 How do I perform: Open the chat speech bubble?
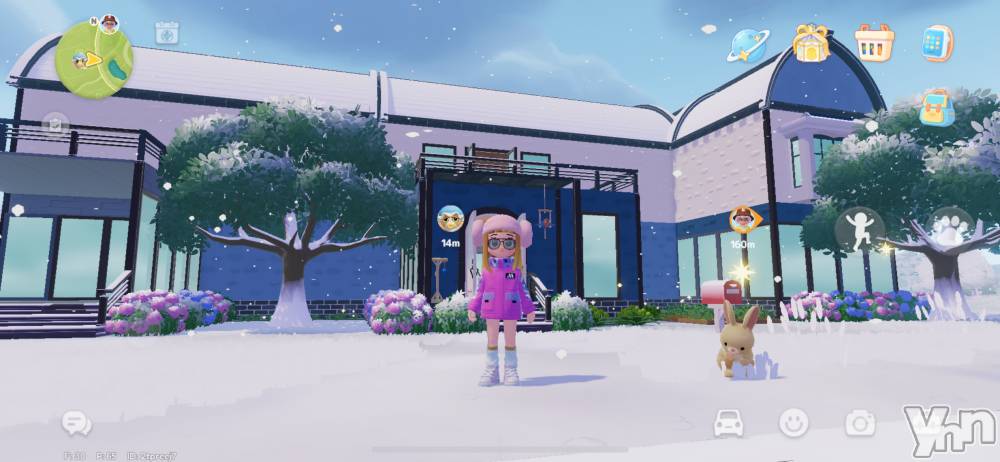(76, 423)
